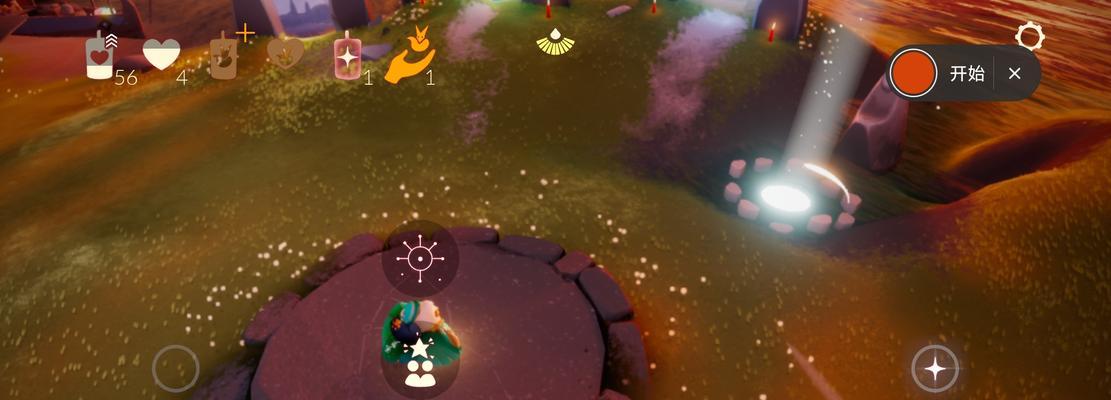
Task: Open the candle currency showing 56
Action: pos(100,55)
